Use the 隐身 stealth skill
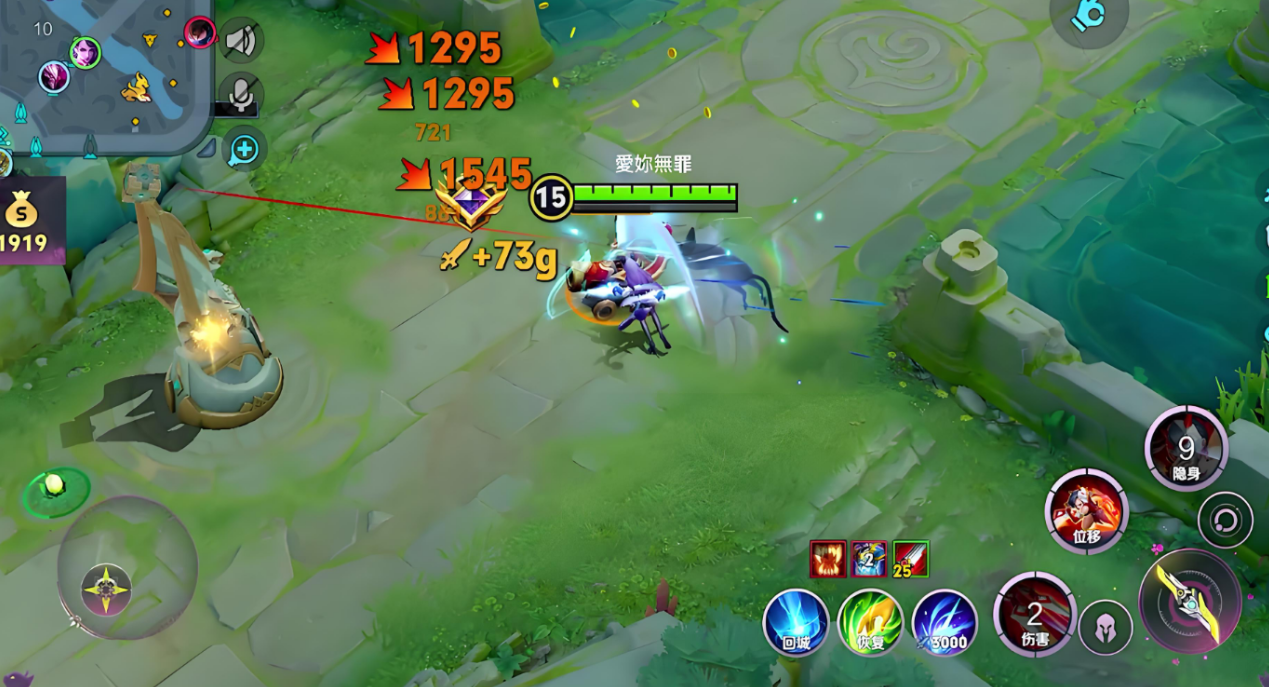Screen dimensions: 1269x687 pyautogui.click(x=1186, y=449)
